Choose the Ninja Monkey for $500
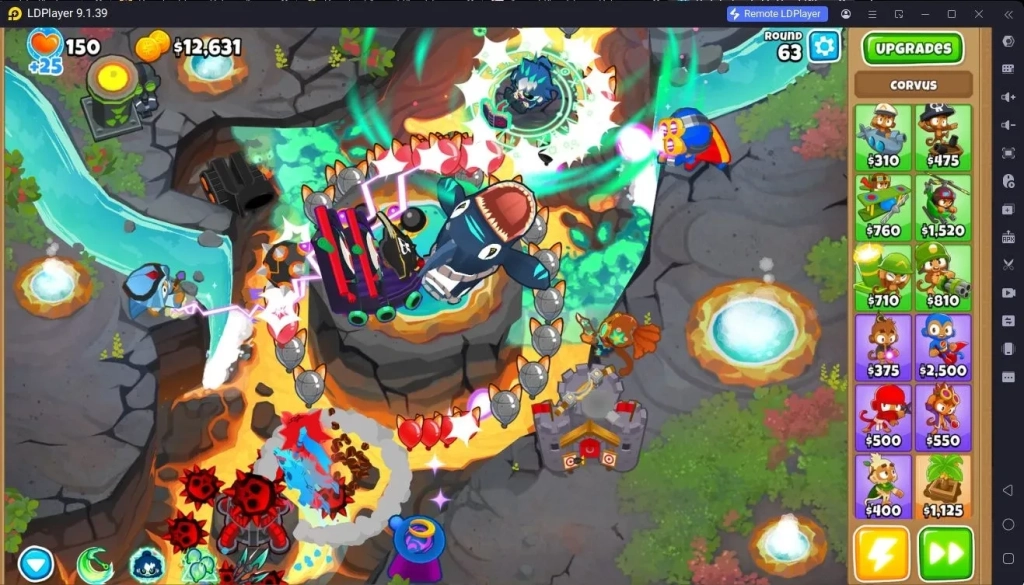The width and height of the screenshot is (1024, 585). [x=883, y=417]
